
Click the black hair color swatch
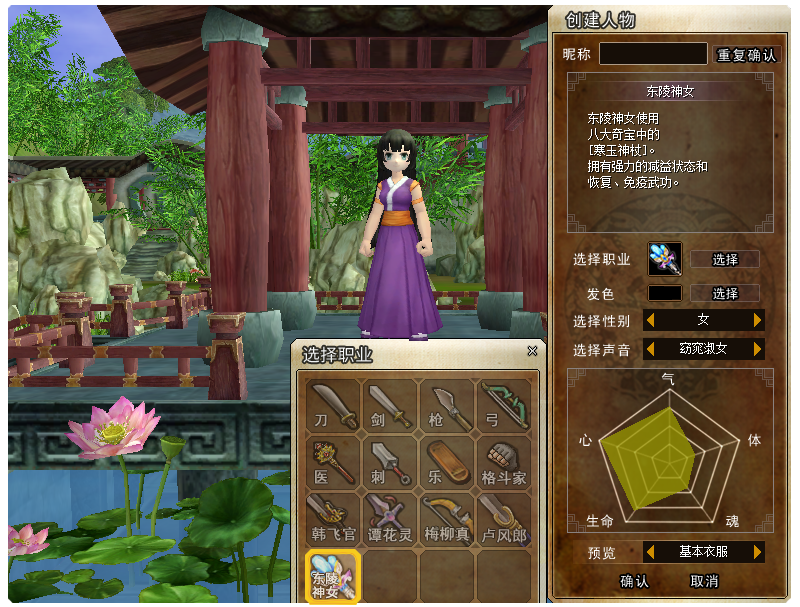(665, 294)
